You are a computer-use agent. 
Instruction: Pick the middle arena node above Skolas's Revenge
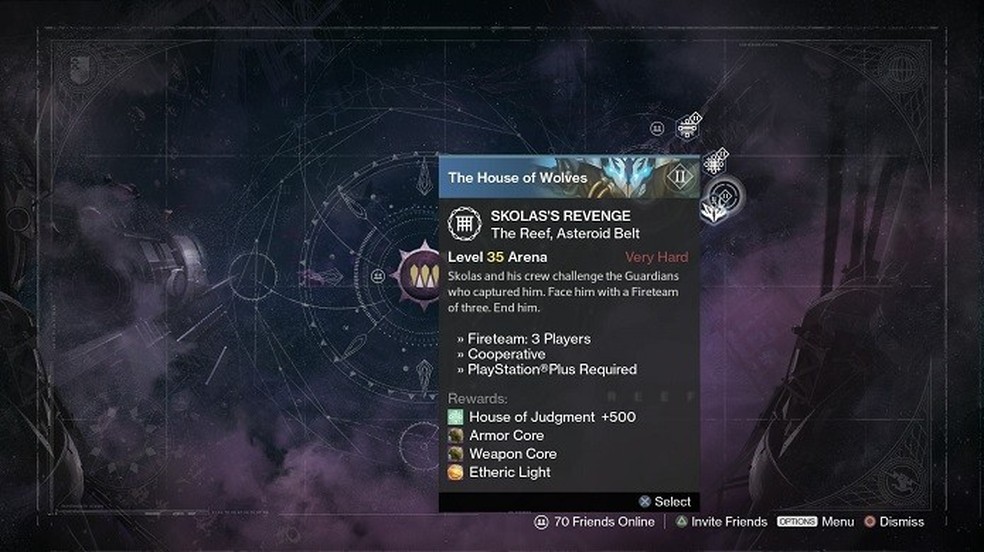(714, 160)
